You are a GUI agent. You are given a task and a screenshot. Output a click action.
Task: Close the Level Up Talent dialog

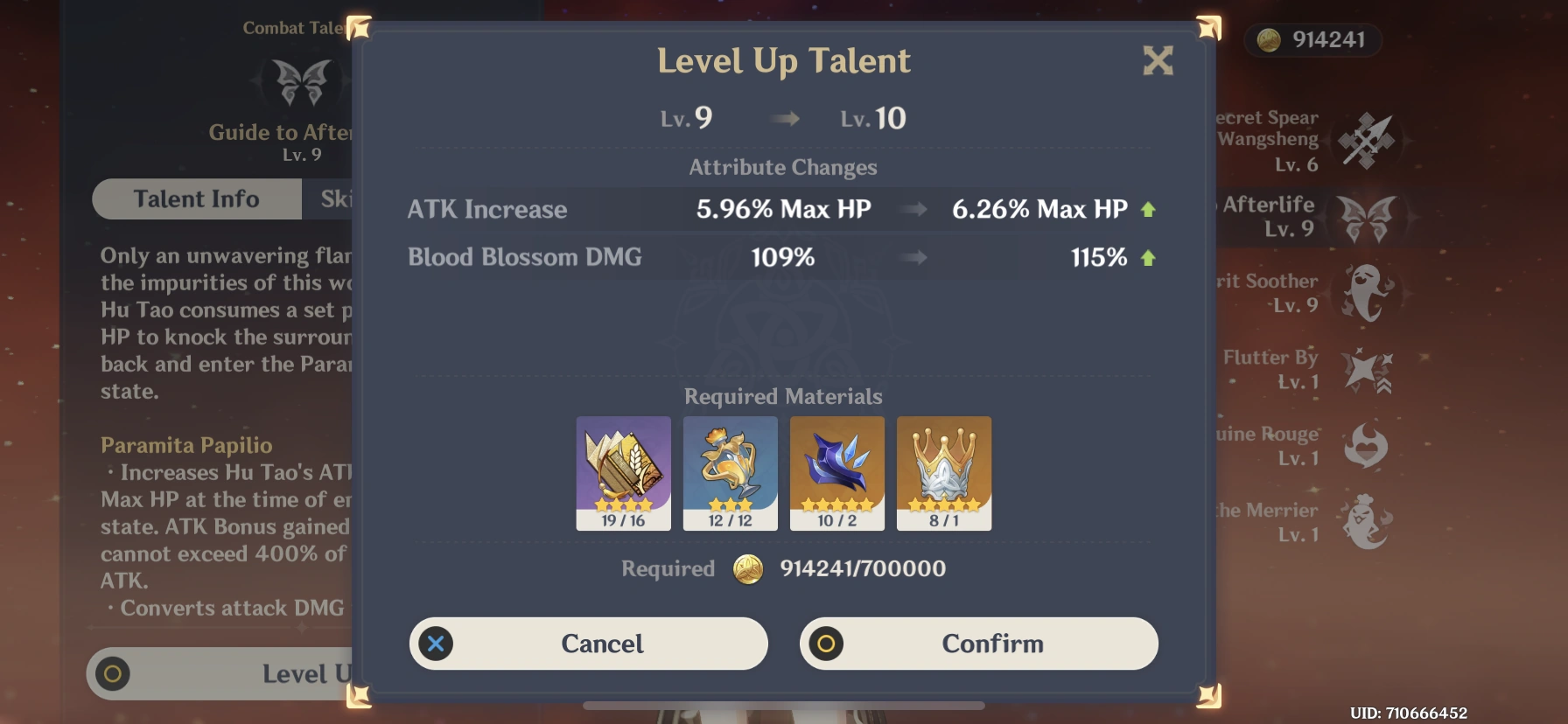(1158, 61)
